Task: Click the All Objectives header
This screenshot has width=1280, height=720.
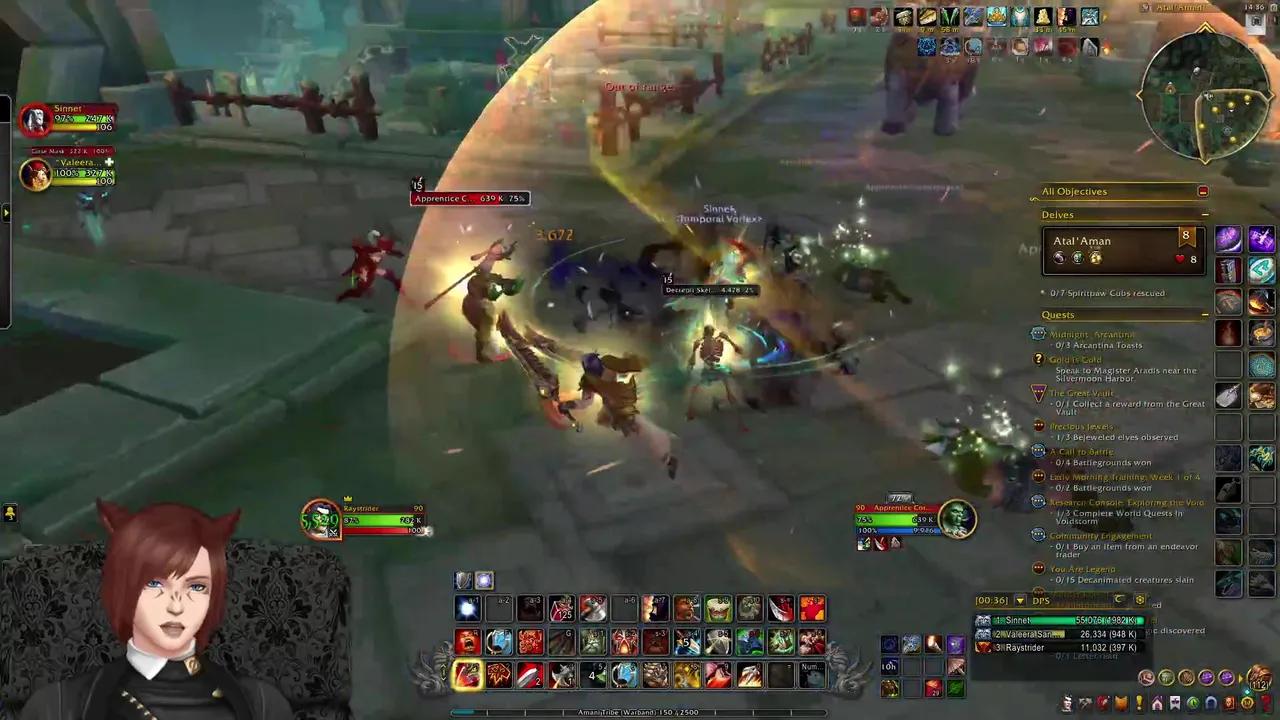Action: [x=1075, y=191]
